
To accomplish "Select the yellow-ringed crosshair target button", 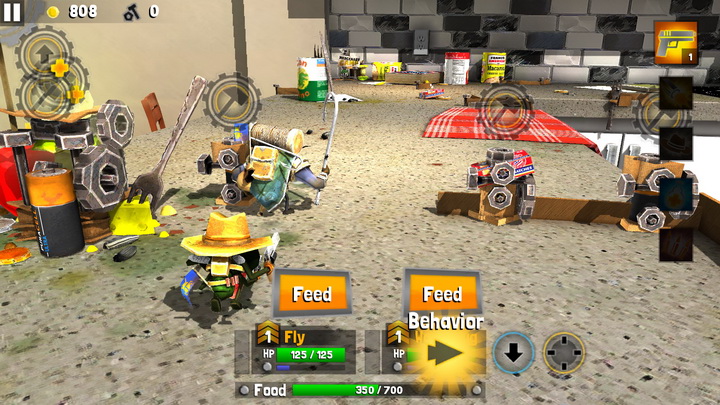I will tap(564, 353).
